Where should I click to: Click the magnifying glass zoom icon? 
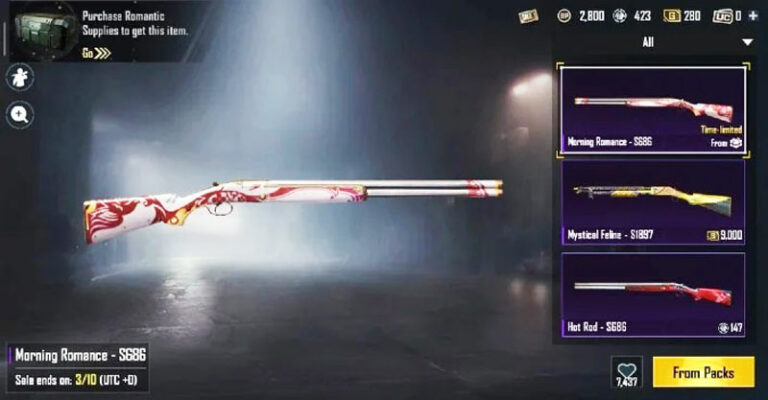[x=20, y=115]
